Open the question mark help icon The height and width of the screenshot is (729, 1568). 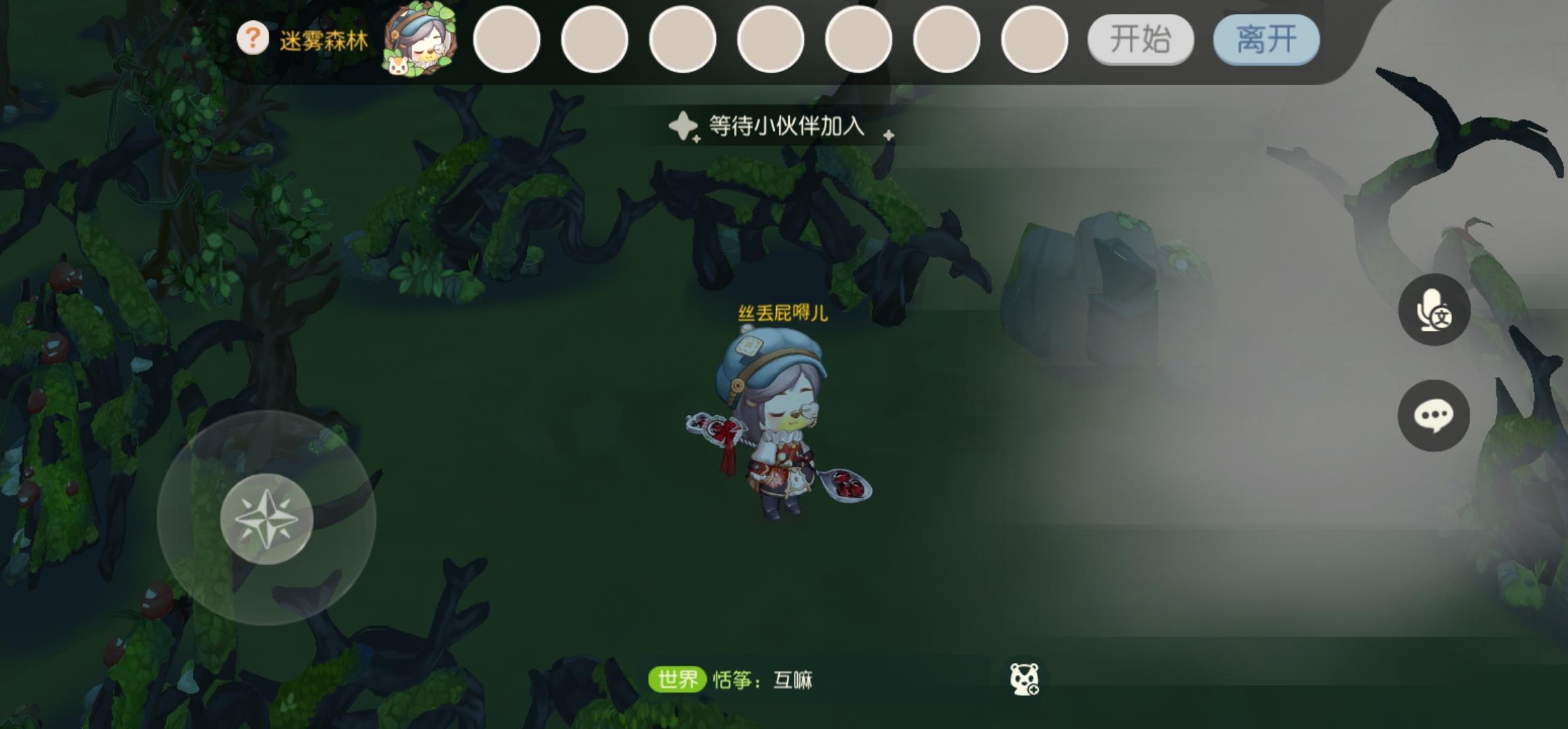(x=253, y=38)
